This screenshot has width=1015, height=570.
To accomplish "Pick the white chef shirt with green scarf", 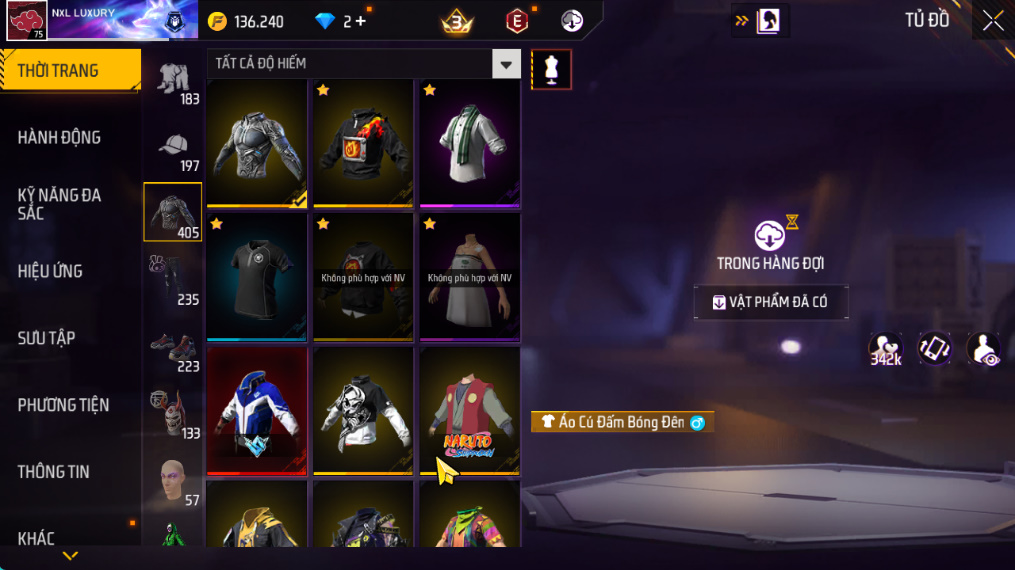I will point(469,143).
